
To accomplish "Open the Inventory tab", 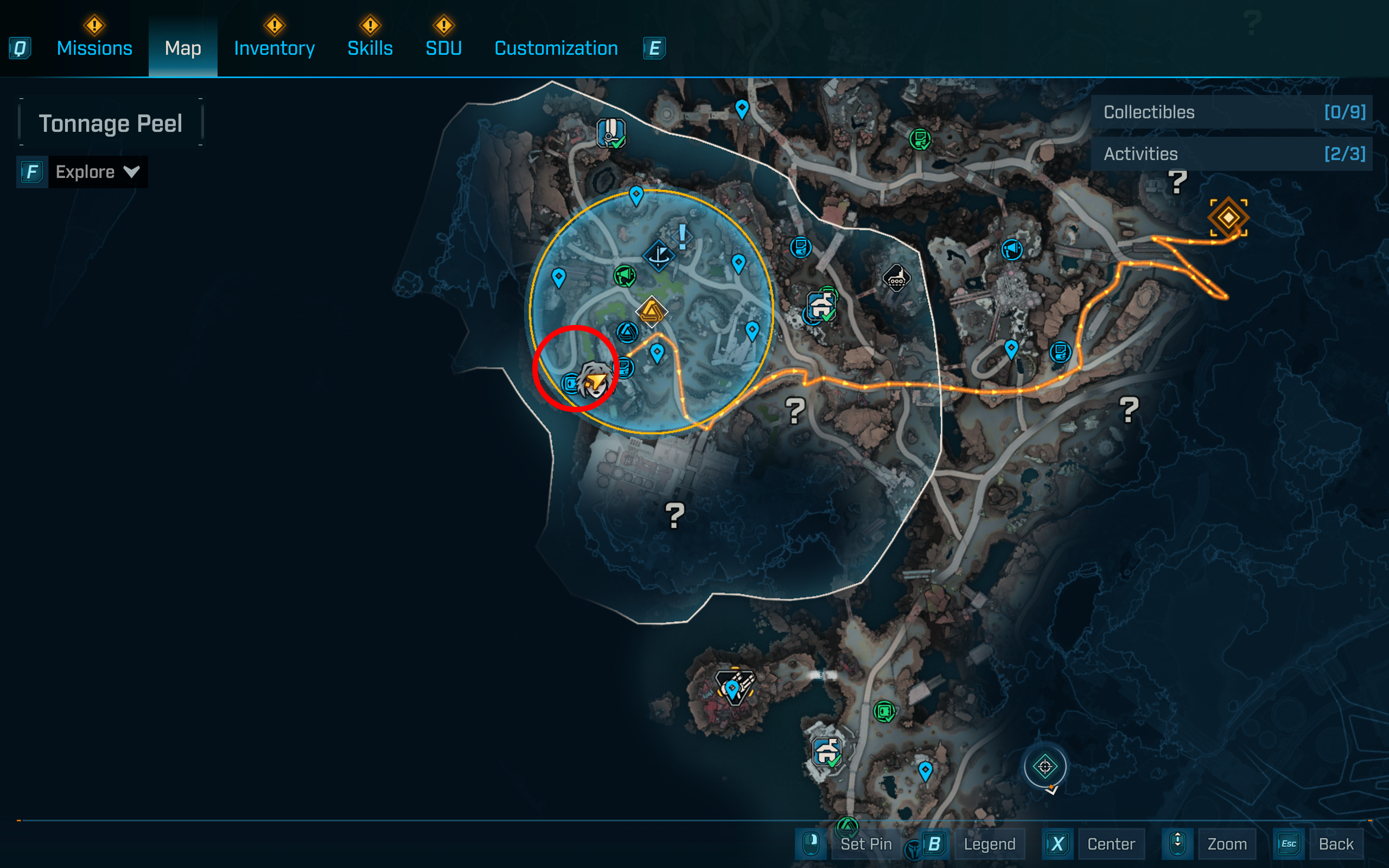I will coord(274,48).
